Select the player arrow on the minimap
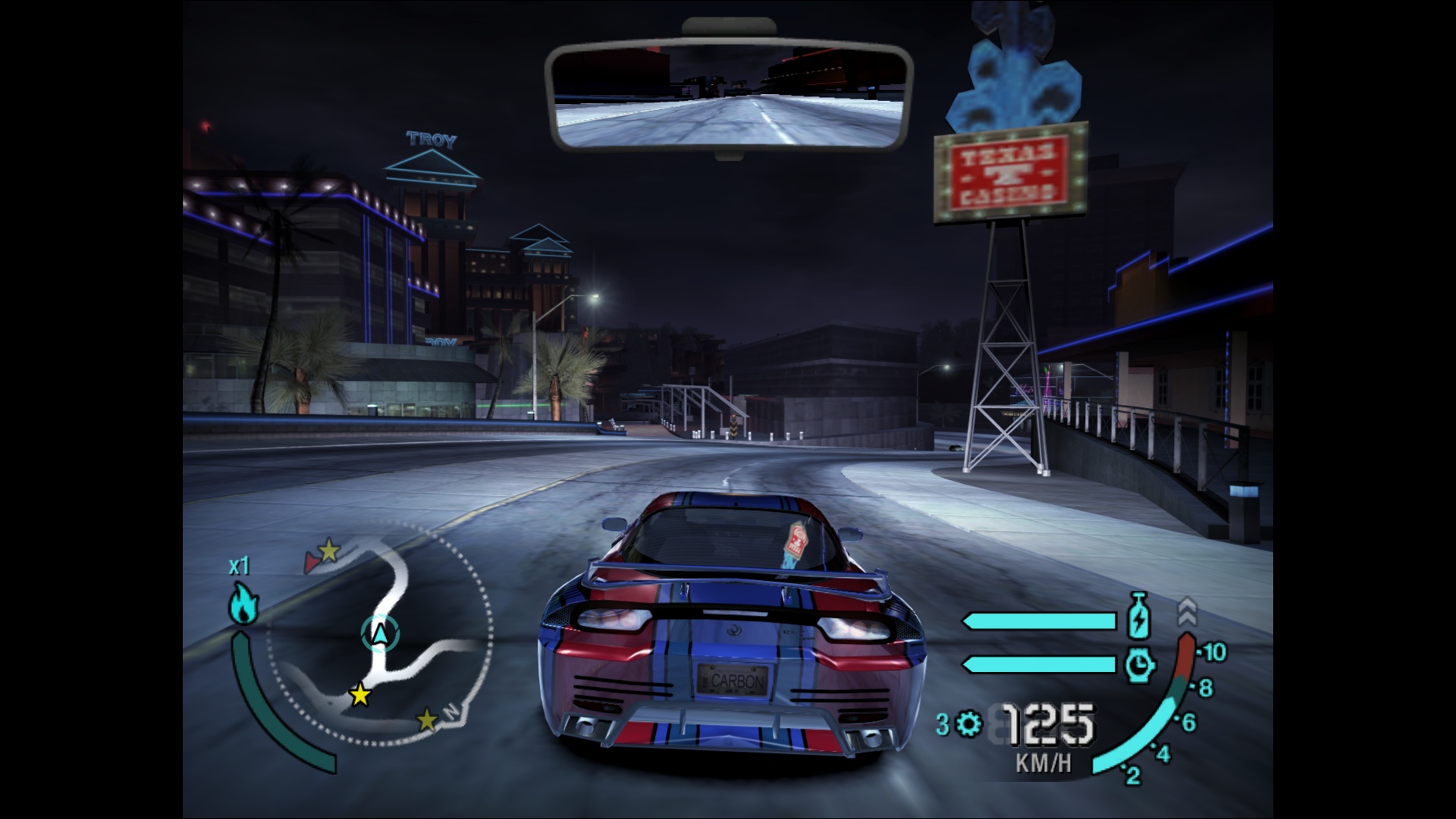The width and height of the screenshot is (1456, 819). (381, 633)
